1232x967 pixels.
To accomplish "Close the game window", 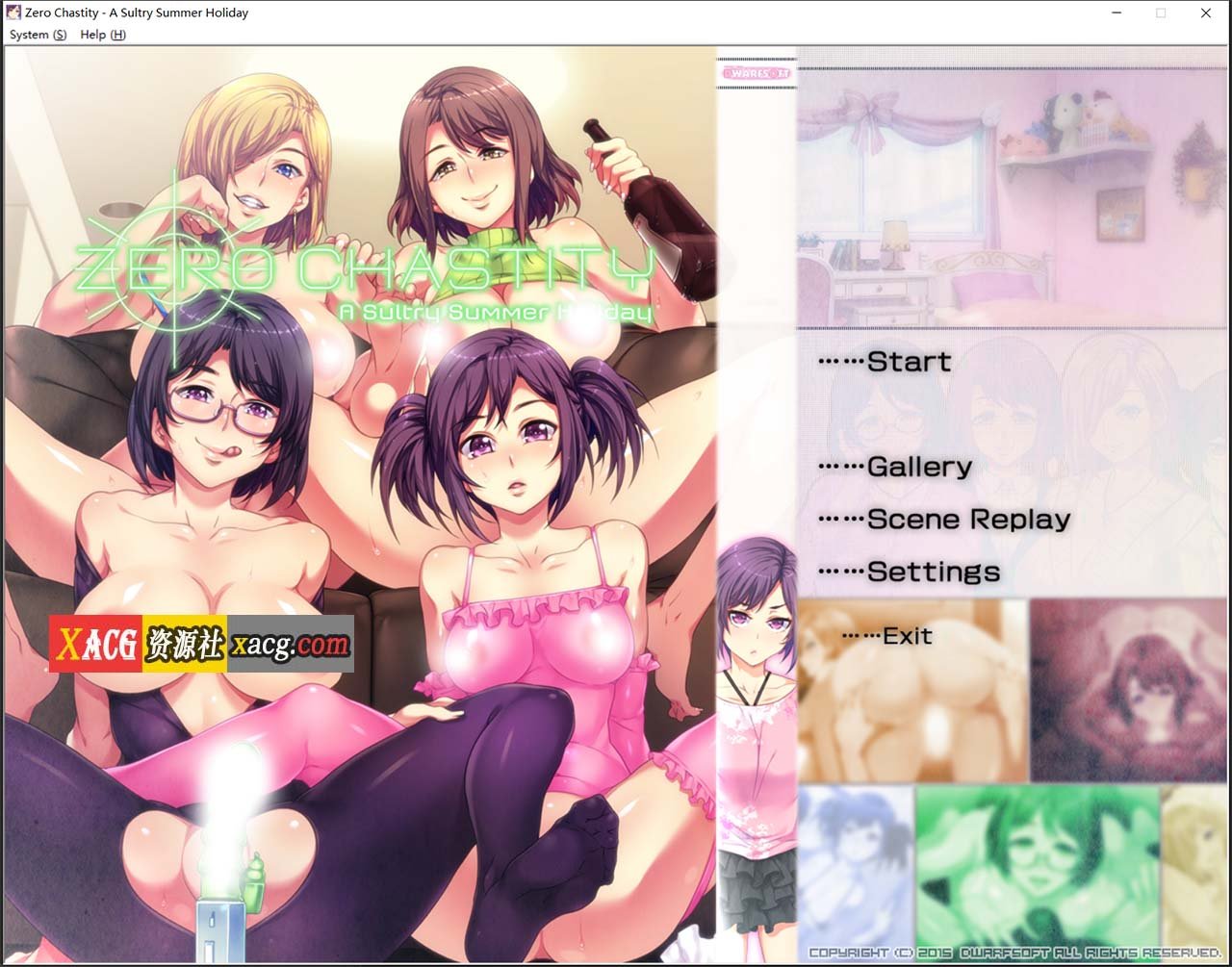I will tap(1205, 13).
